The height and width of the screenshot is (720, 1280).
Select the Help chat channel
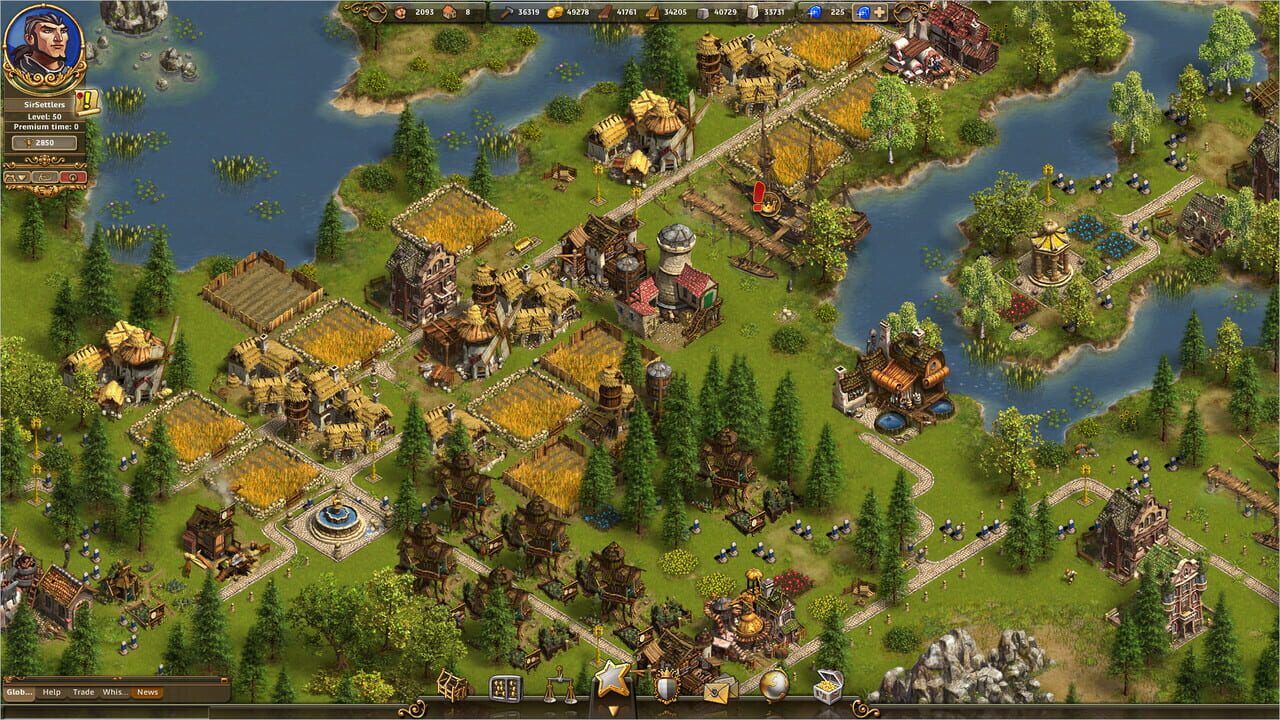pyautogui.click(x=52, y=692)
